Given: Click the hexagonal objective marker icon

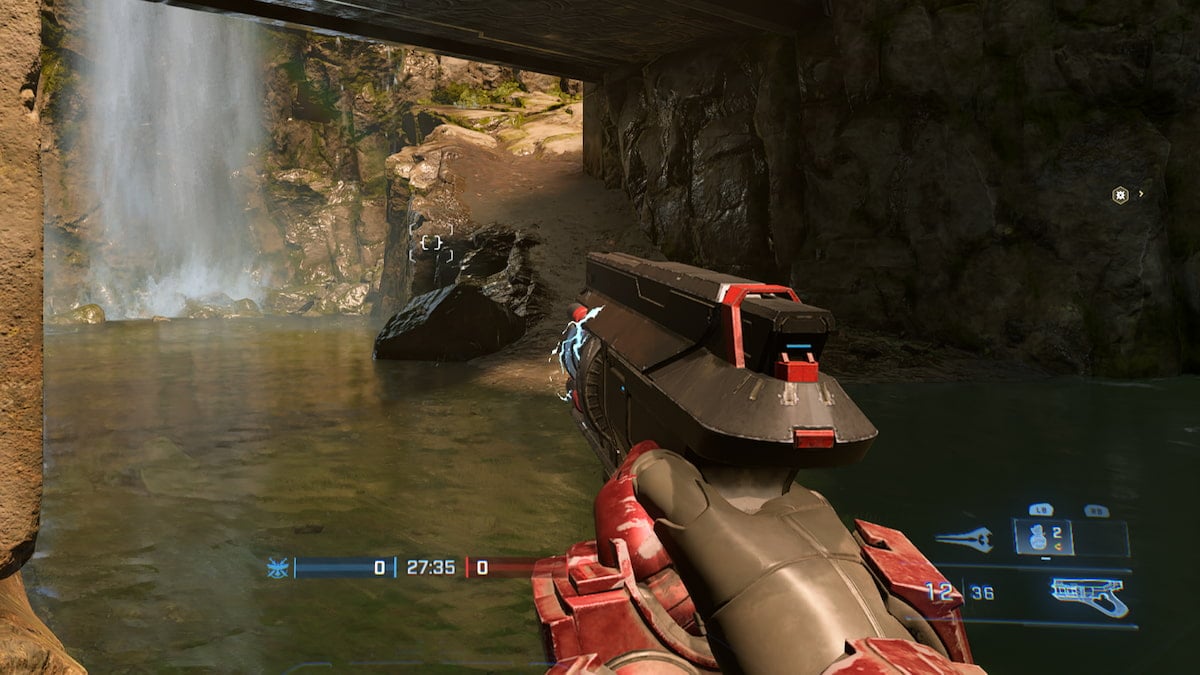Looking at the screenshot, I should (1120, 195).
